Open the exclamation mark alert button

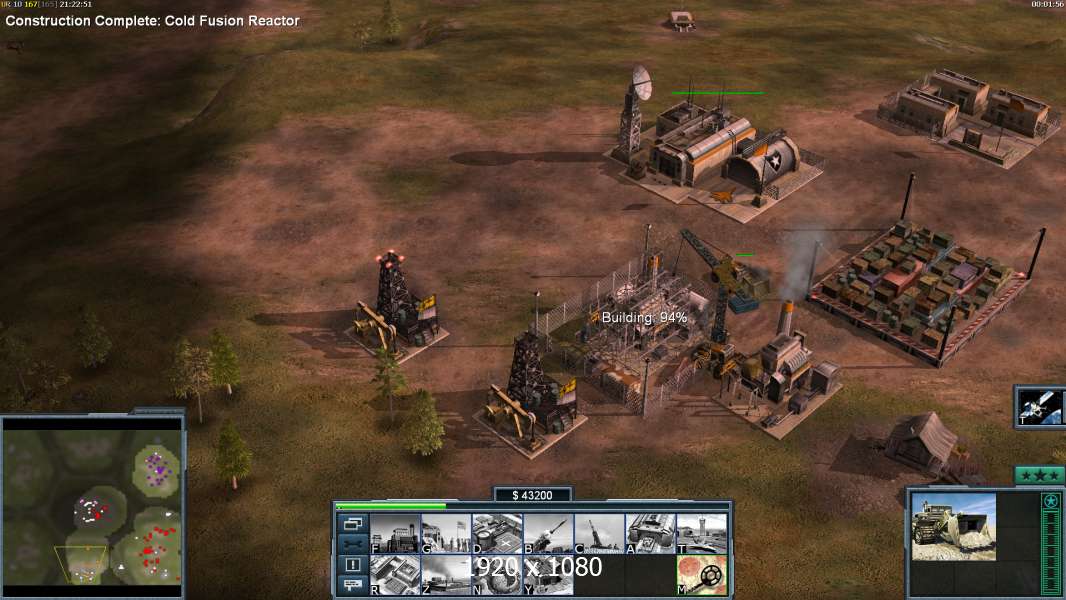(353, 565)
